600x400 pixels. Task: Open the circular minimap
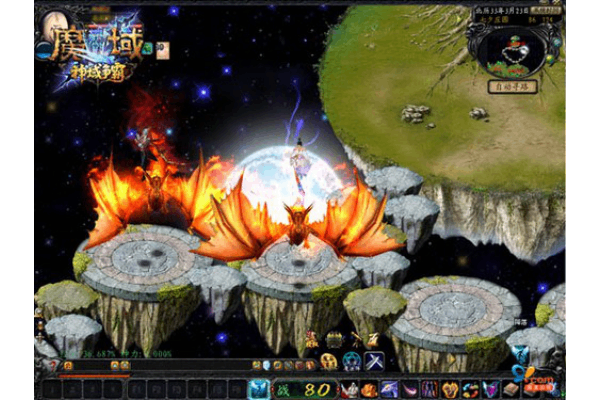[x=512, y=53]
